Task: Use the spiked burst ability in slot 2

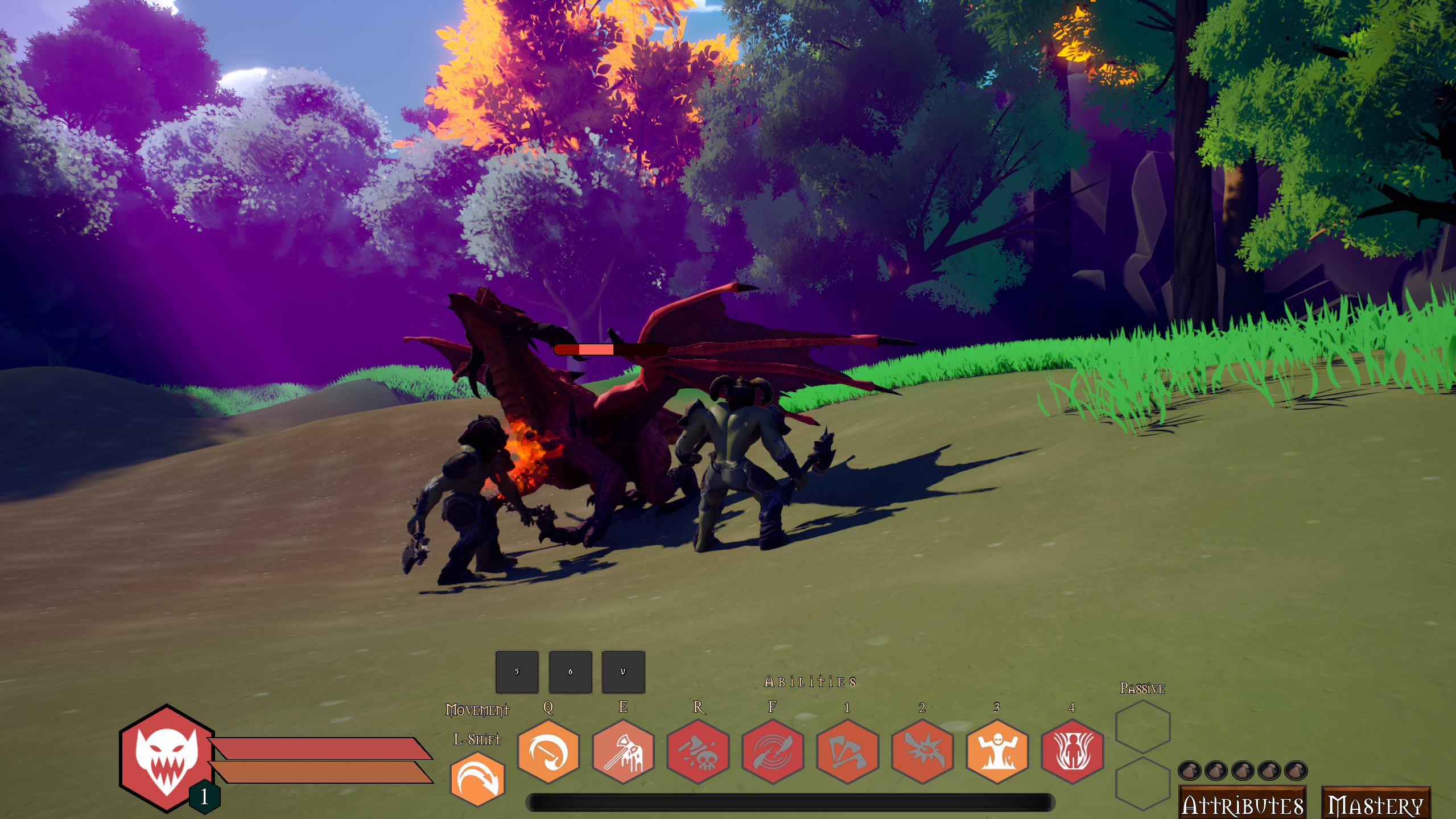Action: tap(922, 750)
